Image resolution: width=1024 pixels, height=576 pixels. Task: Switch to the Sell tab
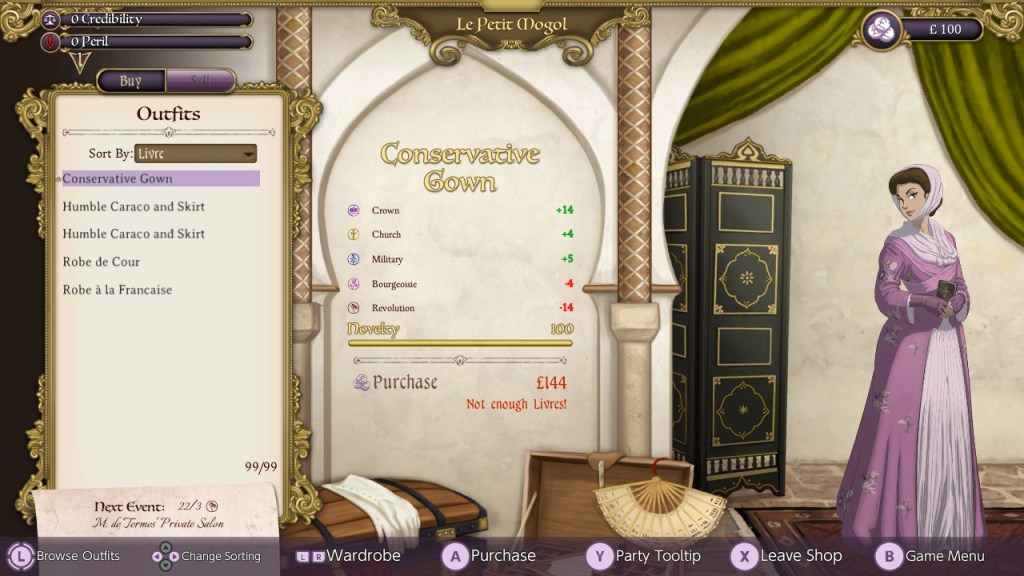200,81
